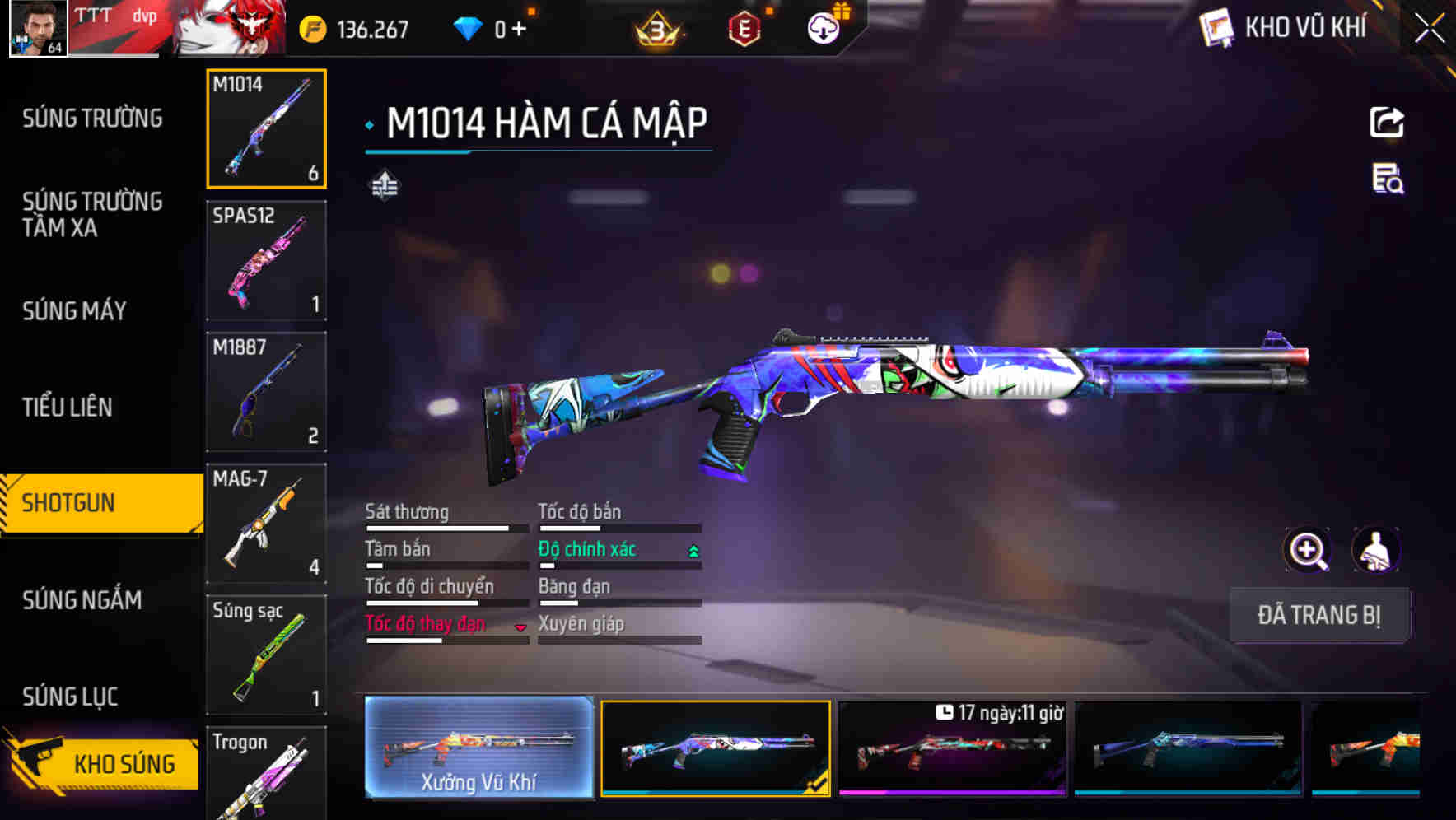Image resolution: width=1456 pixels, height=820 pixels.
Task: Preview weapon on character icon
Action: click(x=1375, y=550)
